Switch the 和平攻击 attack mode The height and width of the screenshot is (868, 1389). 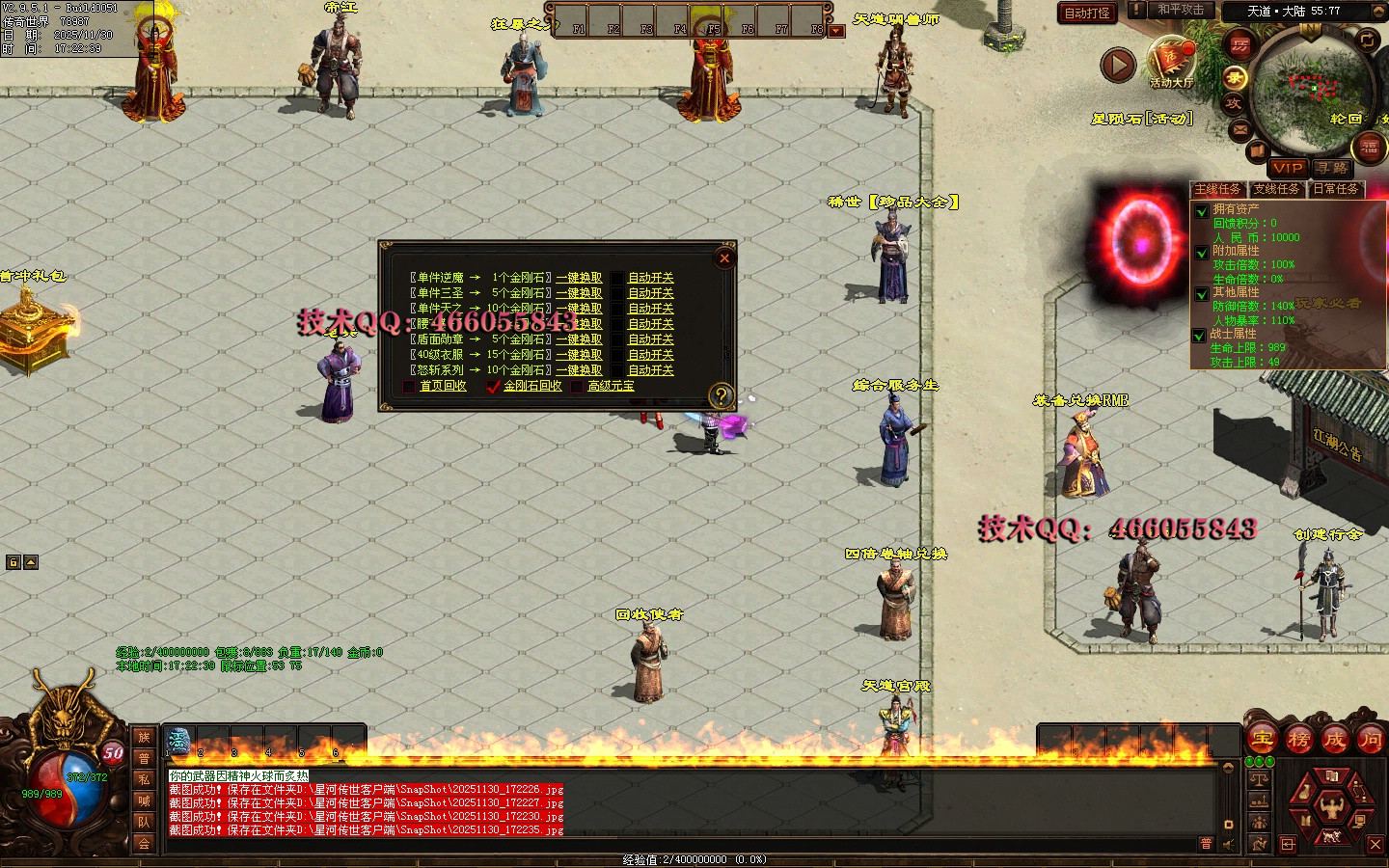click(1179, 10)
